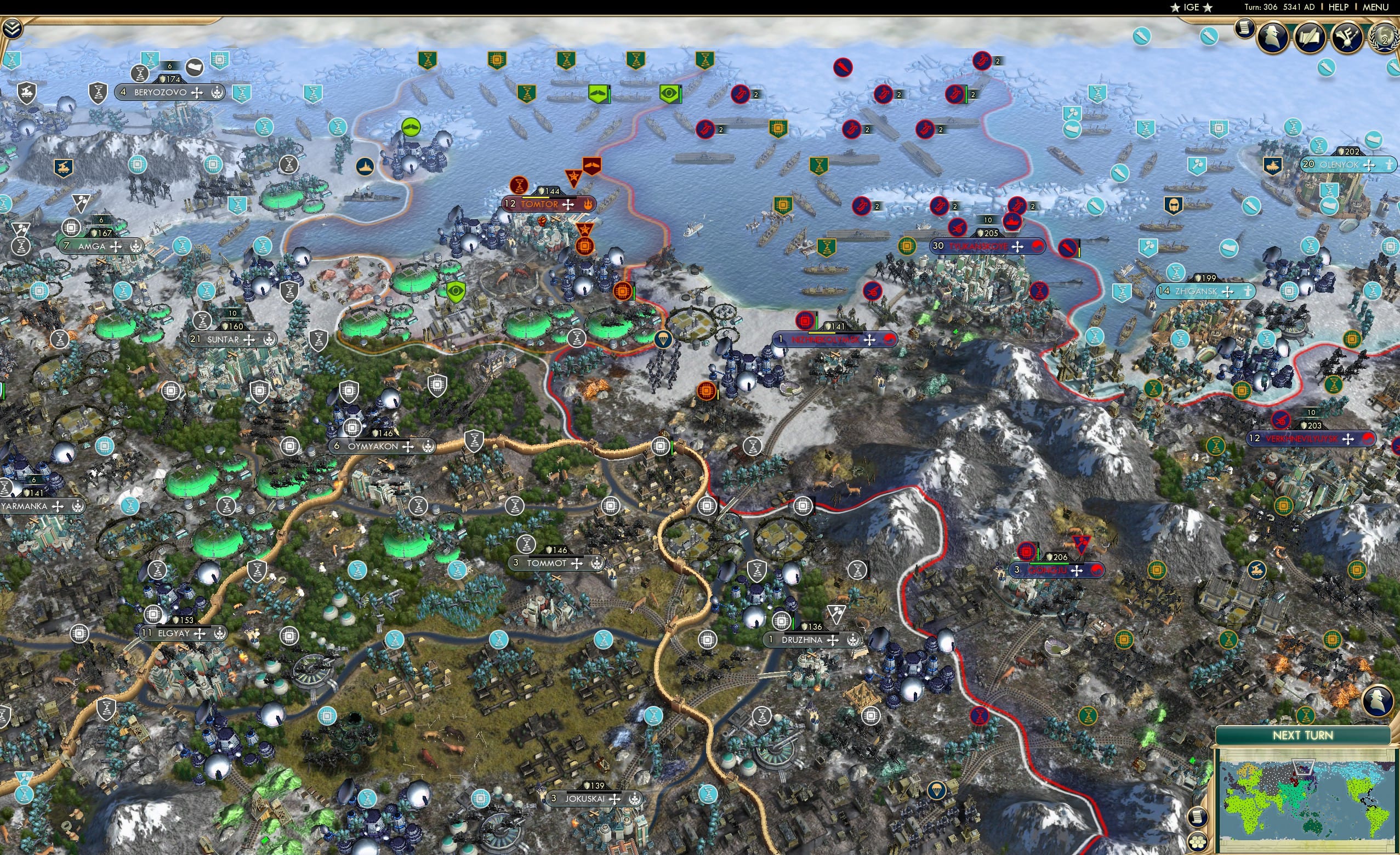This screenshot has width=1400, height=855.
Task: Click the production icon on Elgyay's city banner
Action: pyautogui.click(x=152, y=615)
